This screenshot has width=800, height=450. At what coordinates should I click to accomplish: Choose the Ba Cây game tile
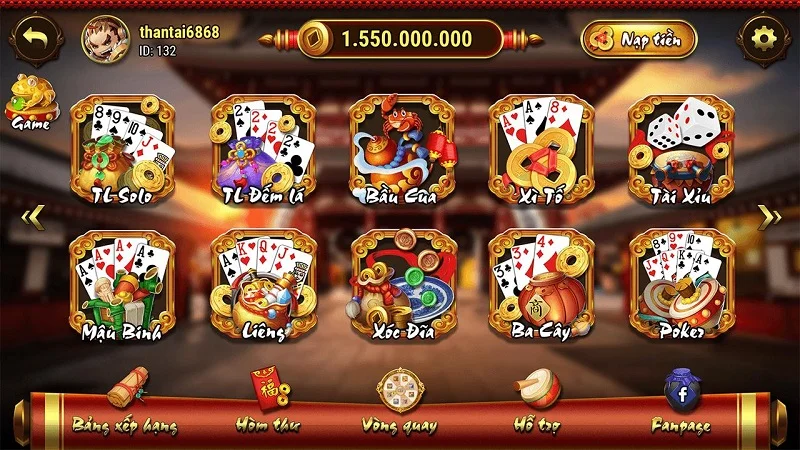click(x=541, y=286)
